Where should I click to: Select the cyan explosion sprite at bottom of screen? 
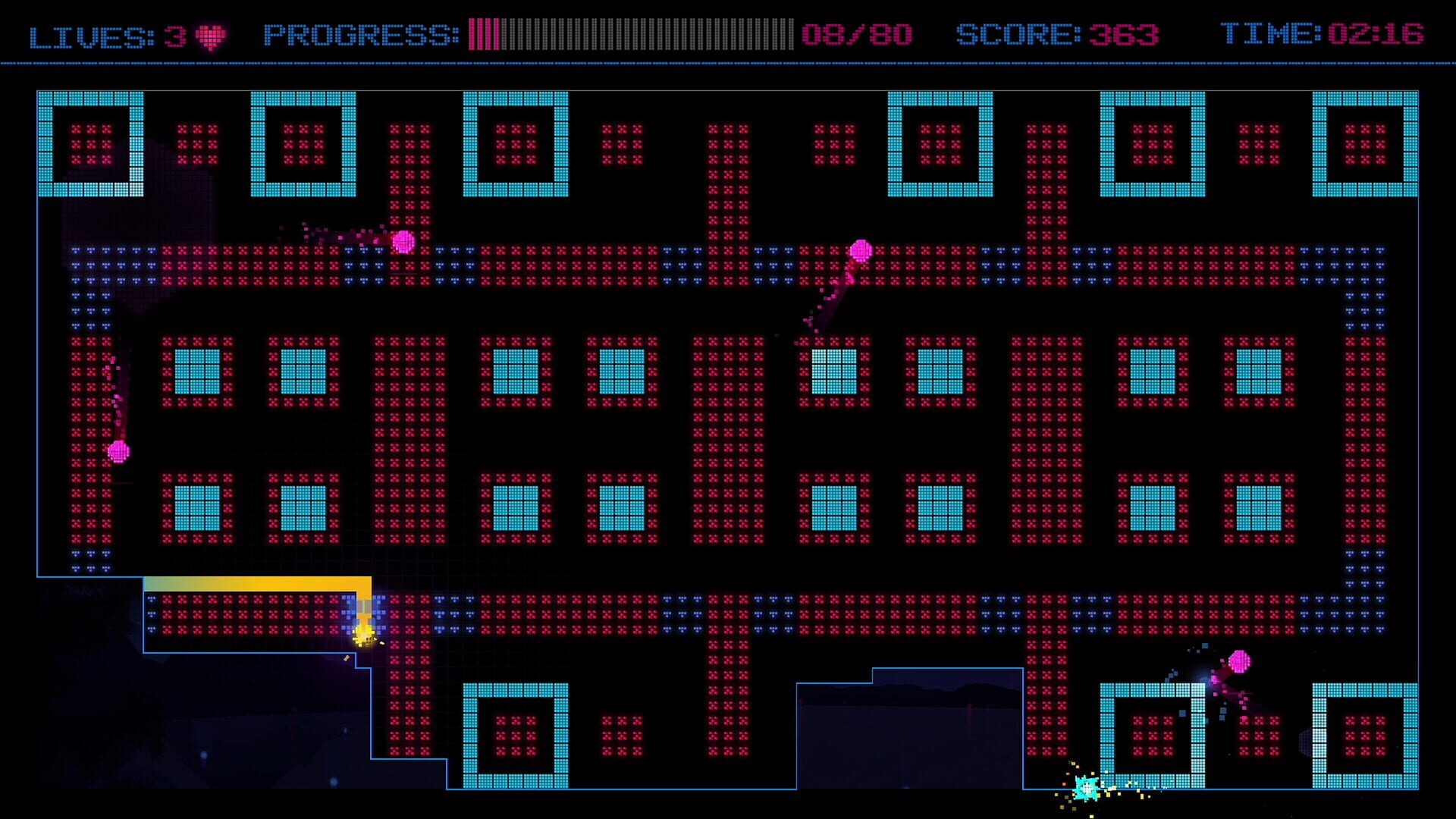coord(1087,789)
